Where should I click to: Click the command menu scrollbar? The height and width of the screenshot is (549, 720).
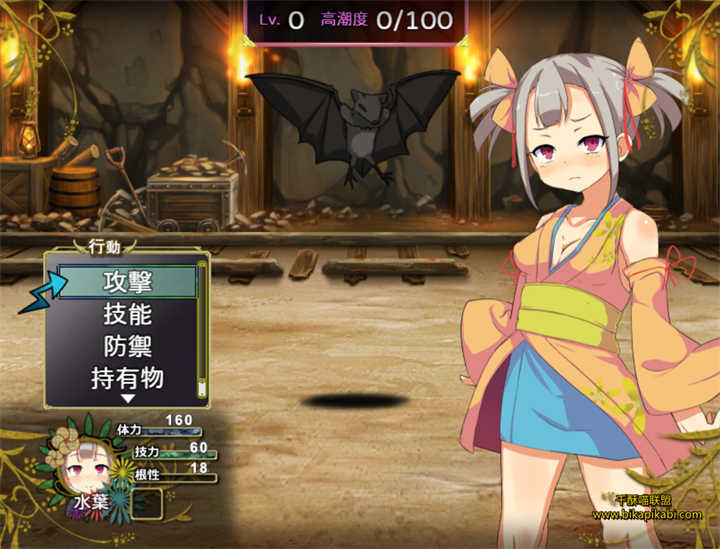(x=201, y=330)
